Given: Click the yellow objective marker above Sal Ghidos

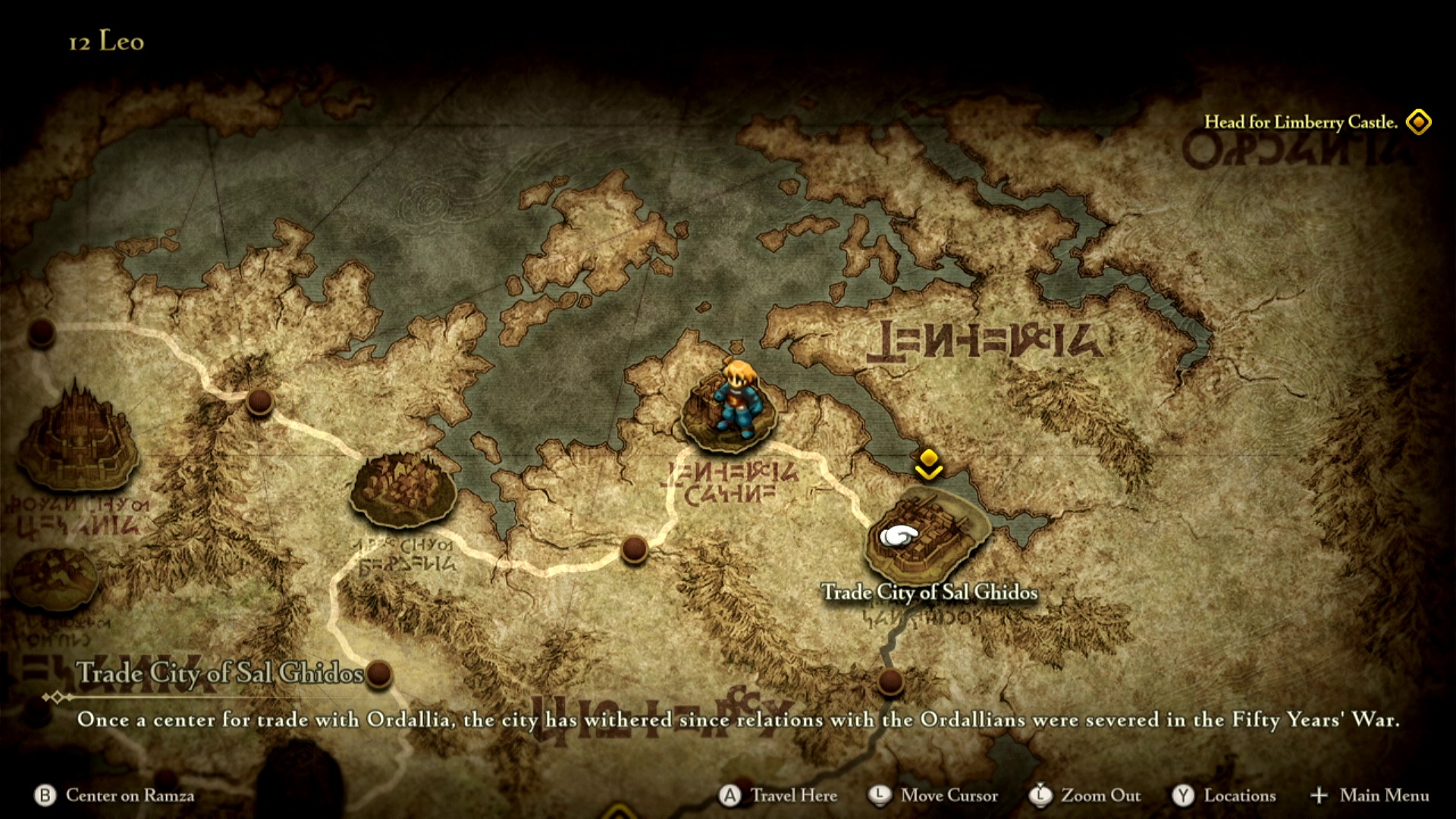Looking at the screenshot, I should point(928,463).
